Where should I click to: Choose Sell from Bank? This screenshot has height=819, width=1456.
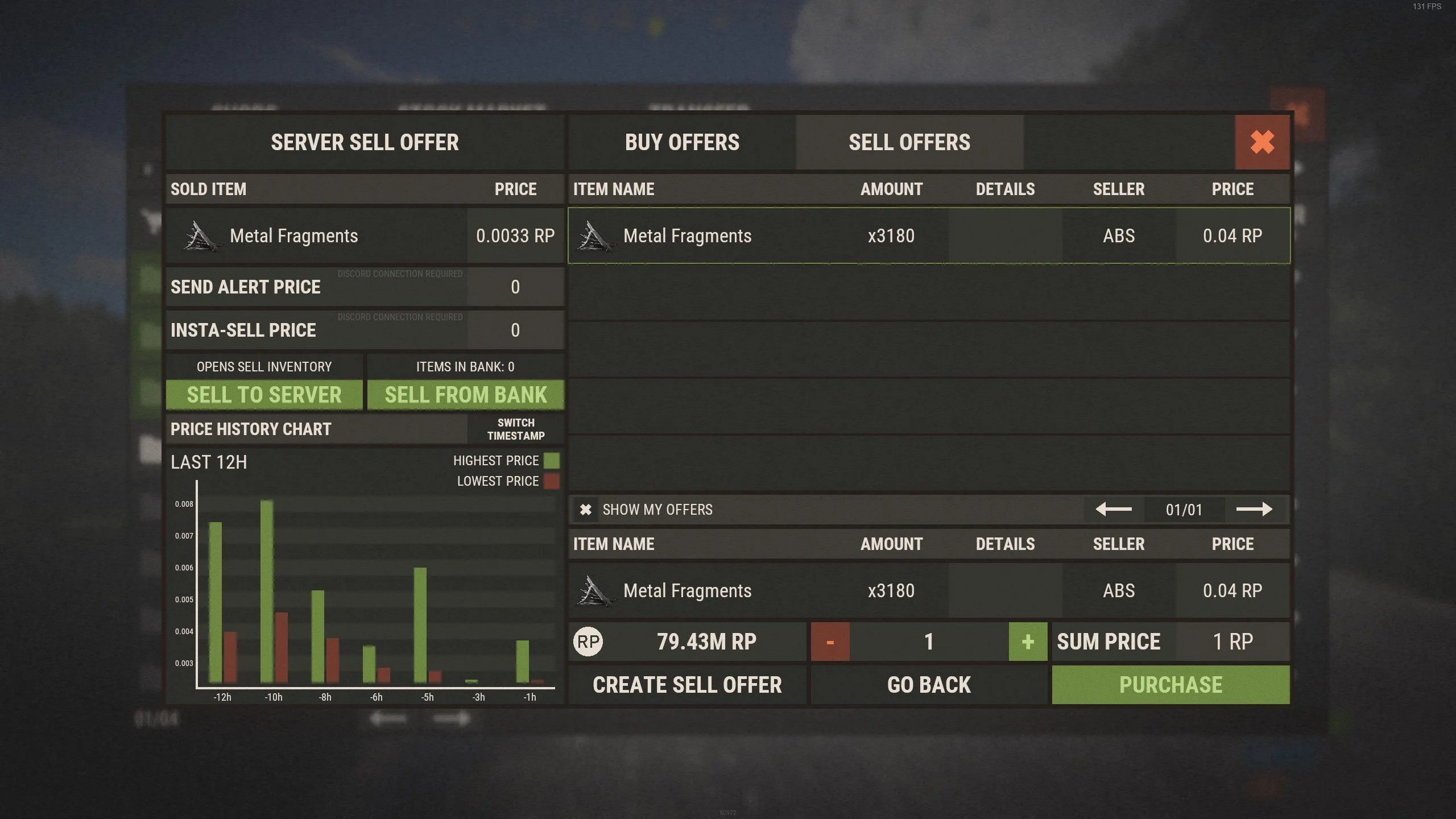click(x=465, y=395)
